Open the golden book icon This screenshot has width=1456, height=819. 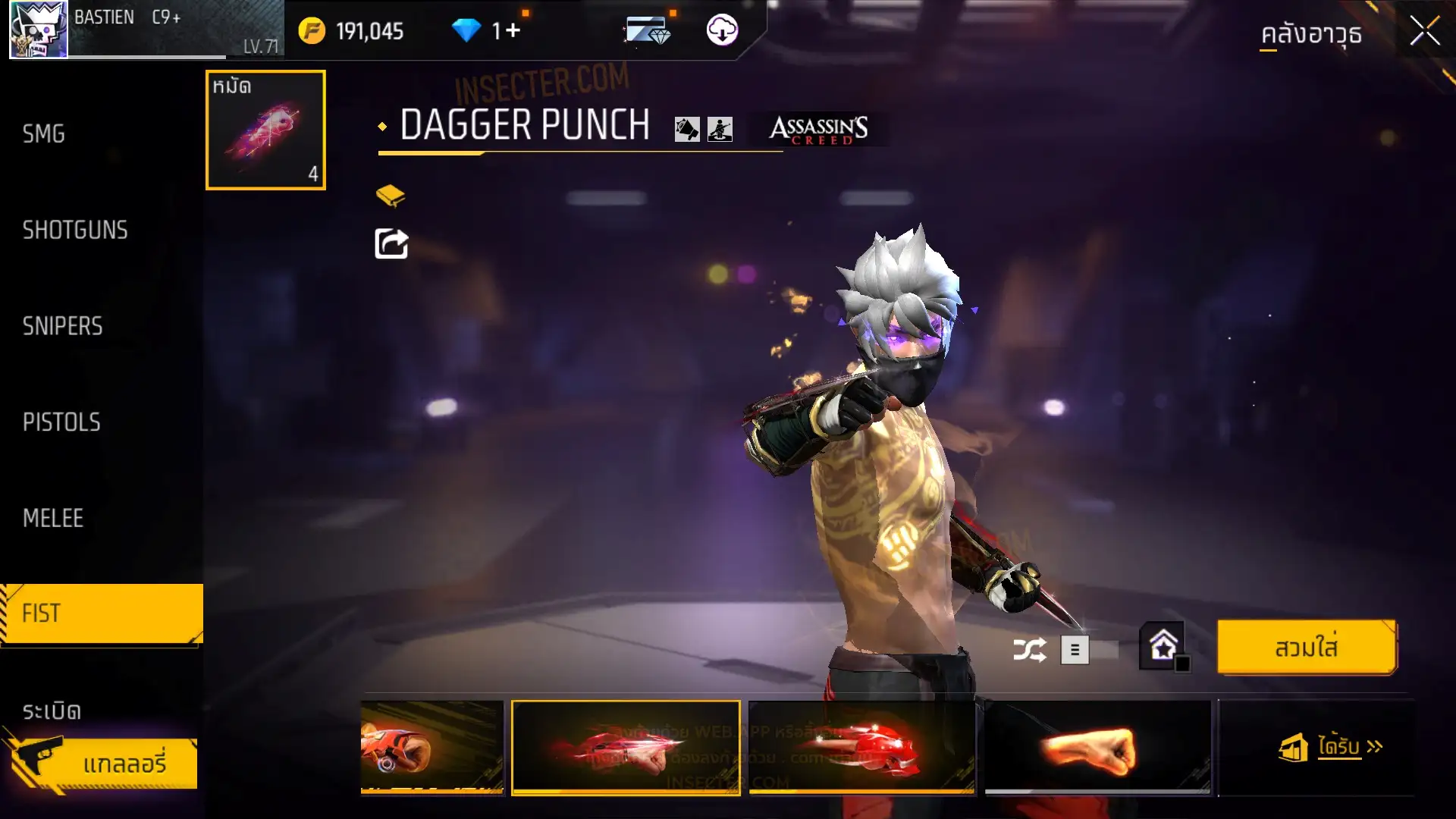391,196
